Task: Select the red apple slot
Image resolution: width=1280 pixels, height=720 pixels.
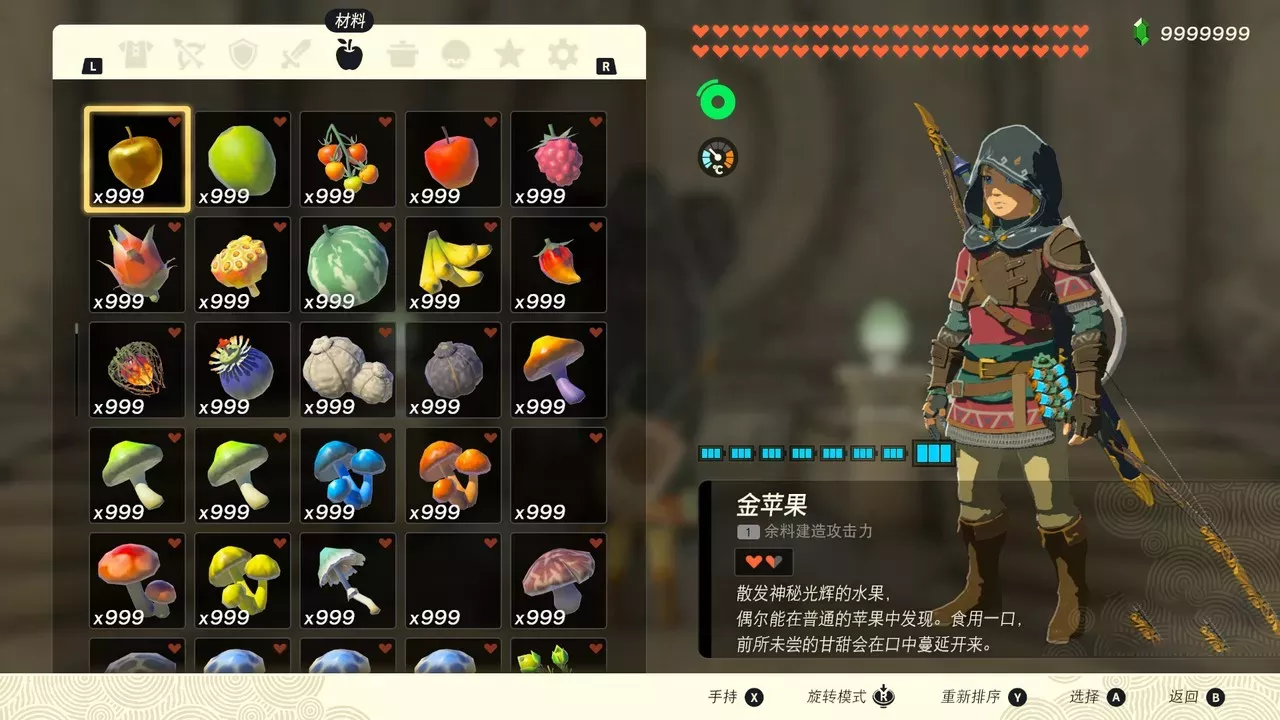Action: pyautogui.click(x=453, y=159)
